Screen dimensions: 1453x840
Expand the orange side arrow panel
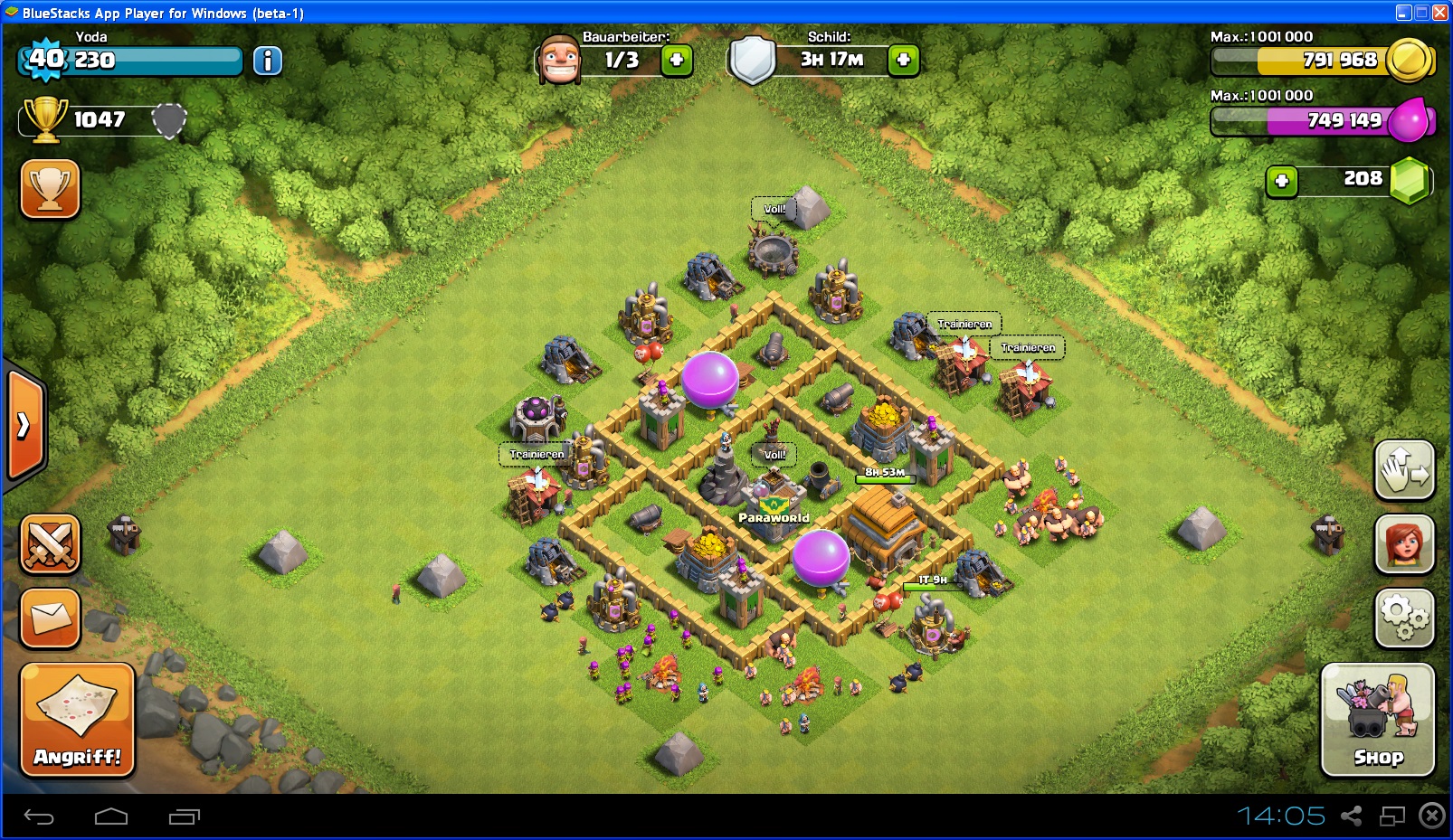tap(24, 425)
